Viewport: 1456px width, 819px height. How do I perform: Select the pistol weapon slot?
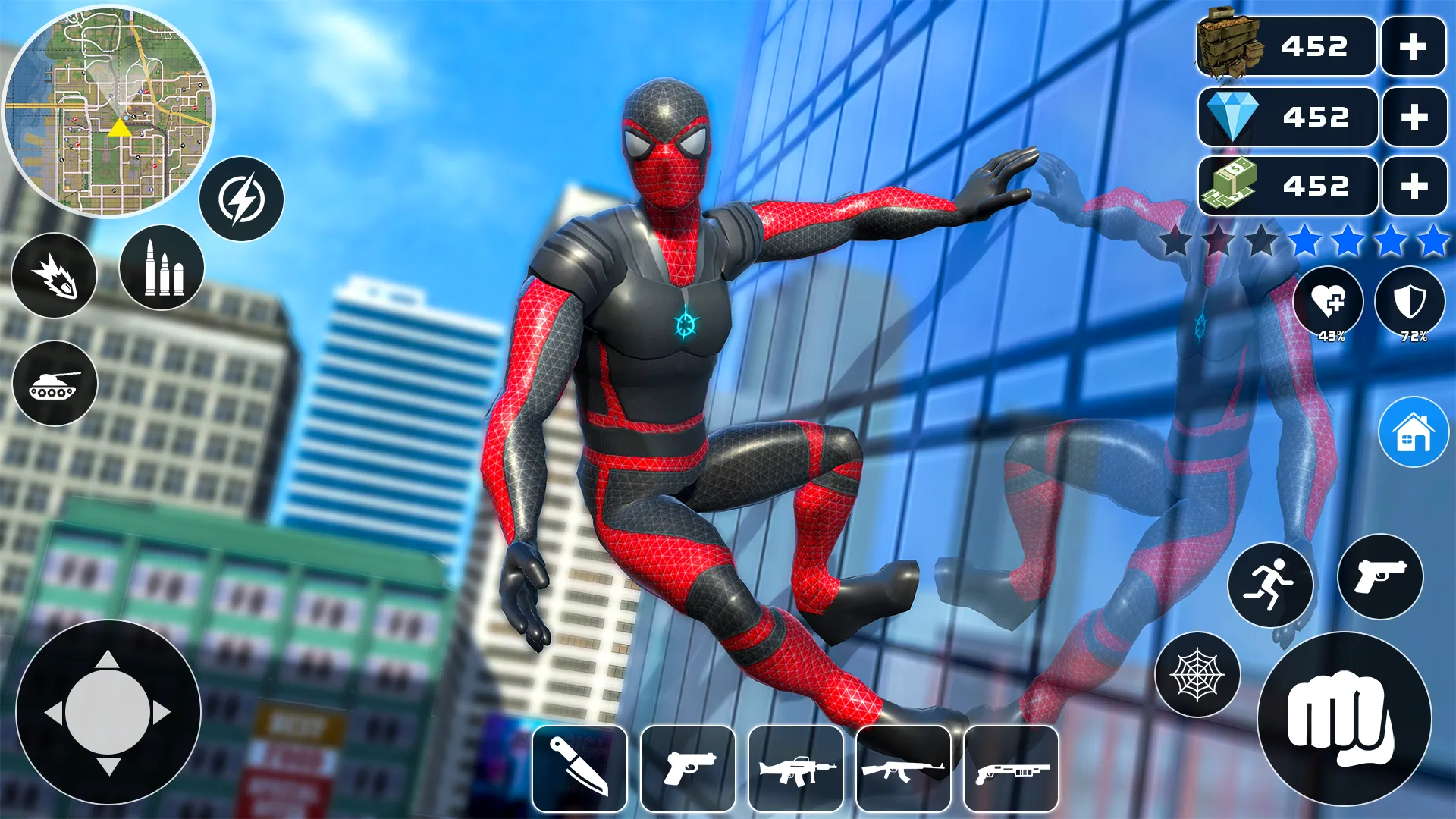coord(689,768)
